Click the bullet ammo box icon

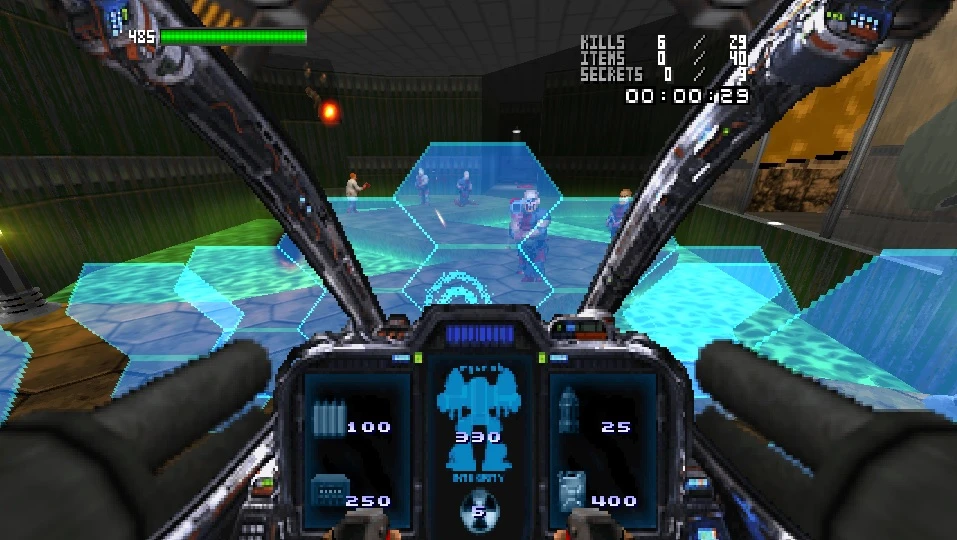tap(327, 490)
